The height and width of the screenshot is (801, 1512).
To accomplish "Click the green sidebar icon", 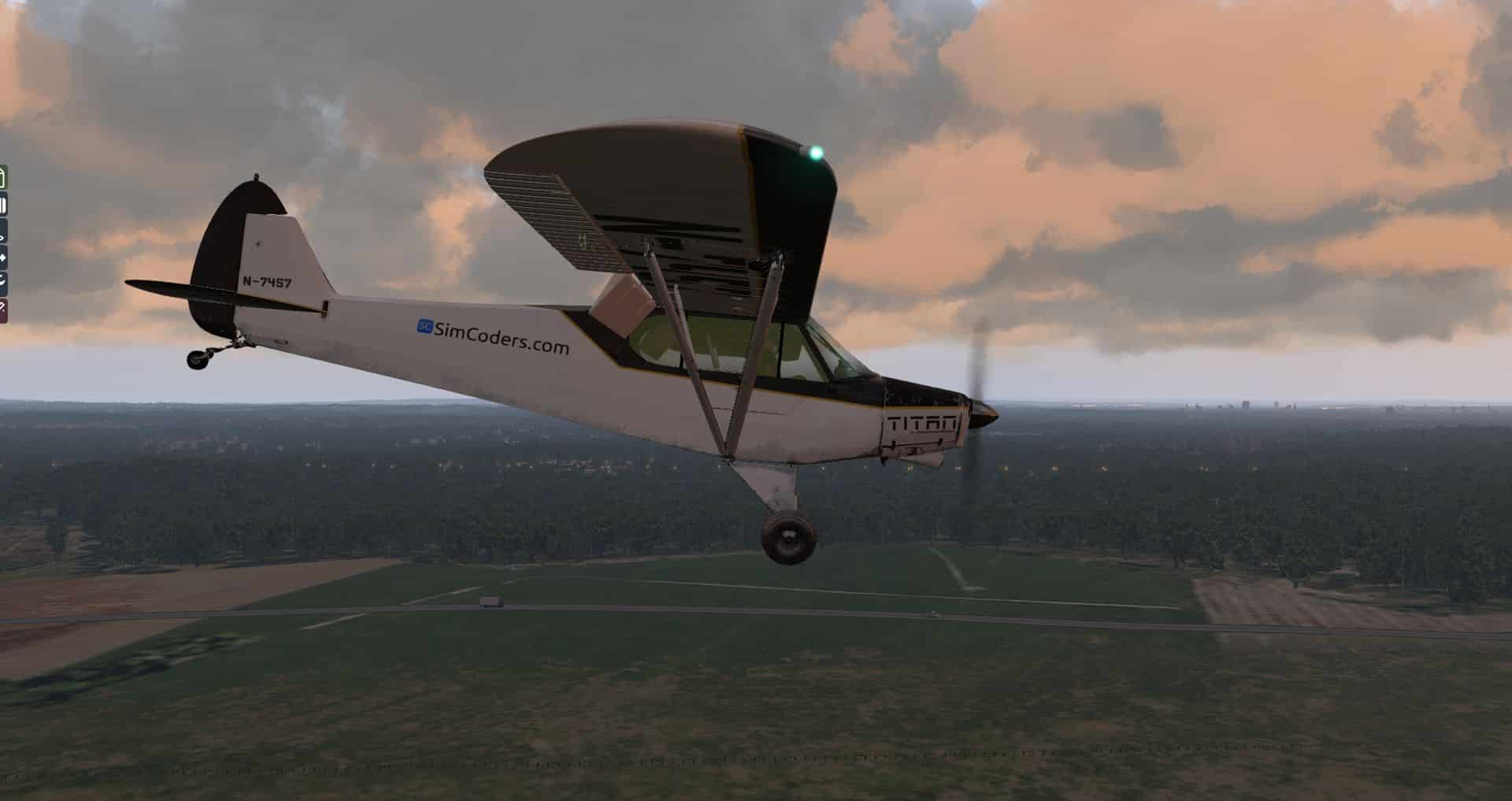I will pyautogui.click(x=2, y=177).
